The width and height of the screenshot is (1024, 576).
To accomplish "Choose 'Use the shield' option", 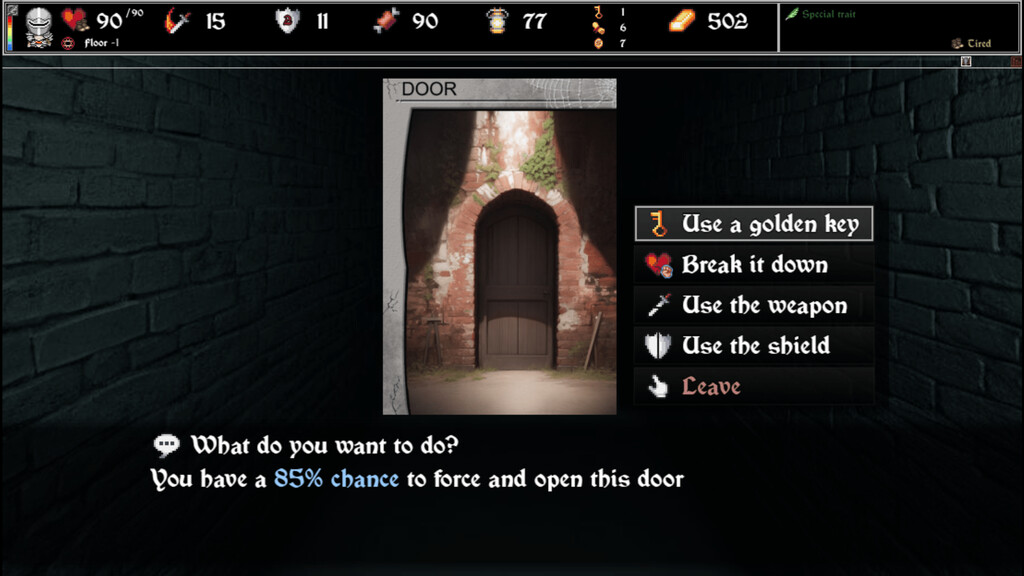I will (x=754, y=346).
